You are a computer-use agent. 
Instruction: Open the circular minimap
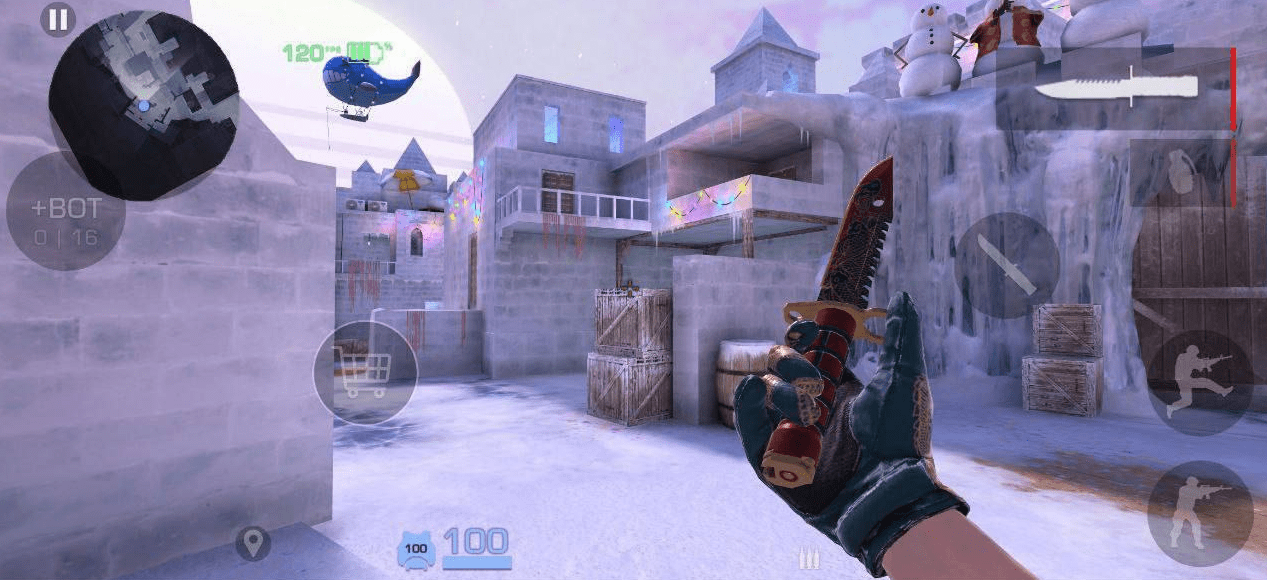pos(143,103)
